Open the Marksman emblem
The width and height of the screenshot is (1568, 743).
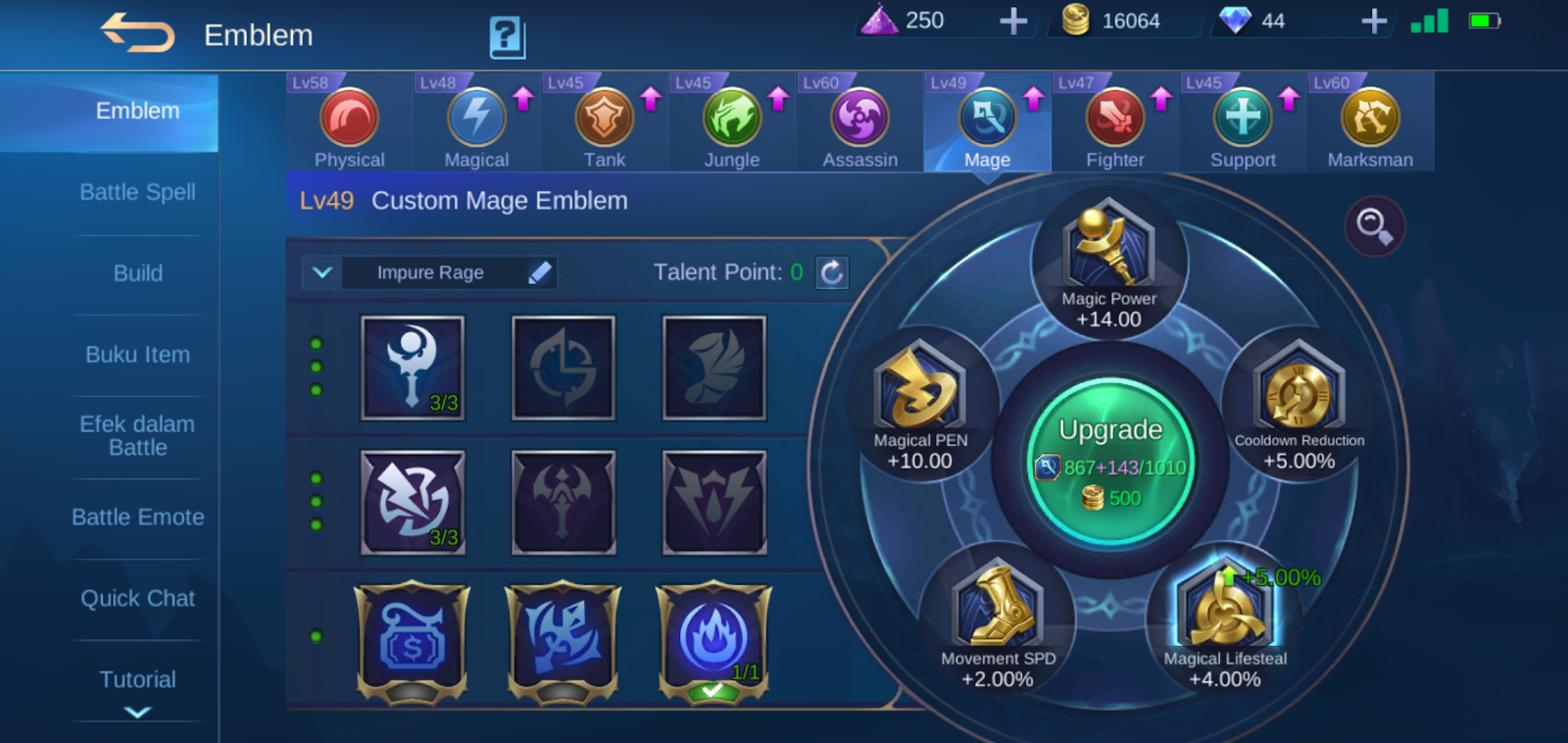[x=1370, y=120]
